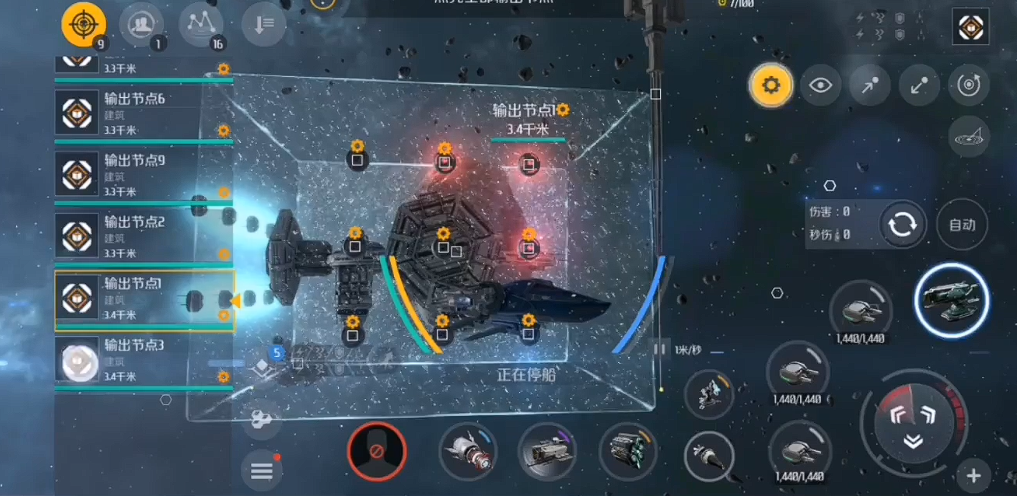
Task: Choose the highlighted 输出节点1 row
Action: point(143,298)
